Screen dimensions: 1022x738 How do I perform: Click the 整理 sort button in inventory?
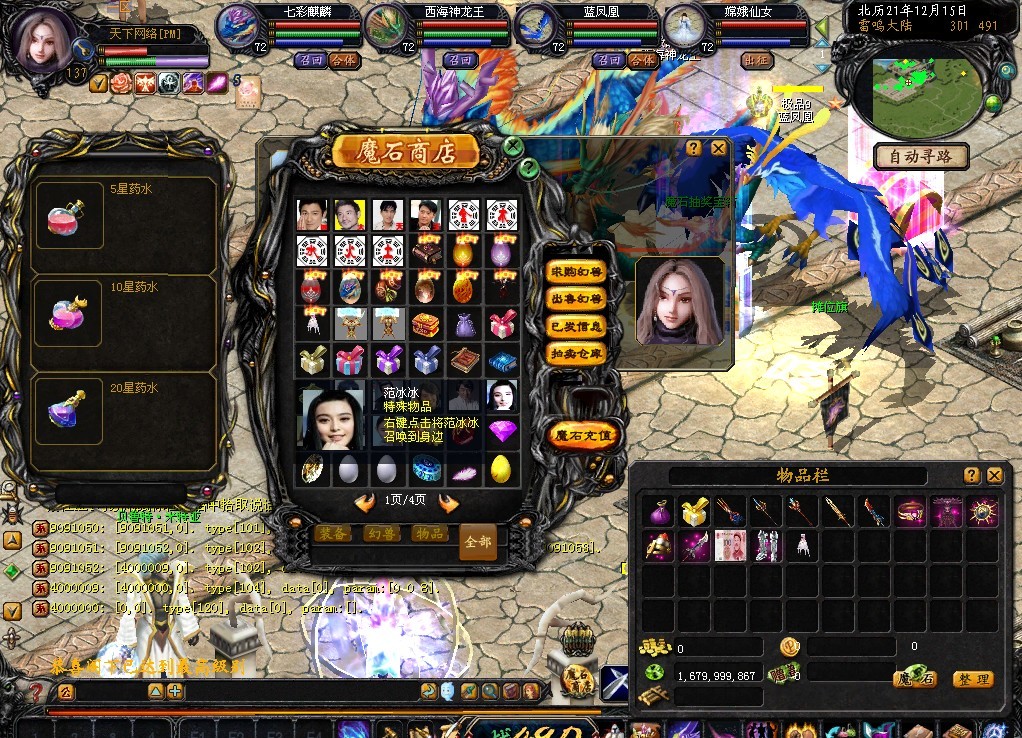(x=972, y=679)
